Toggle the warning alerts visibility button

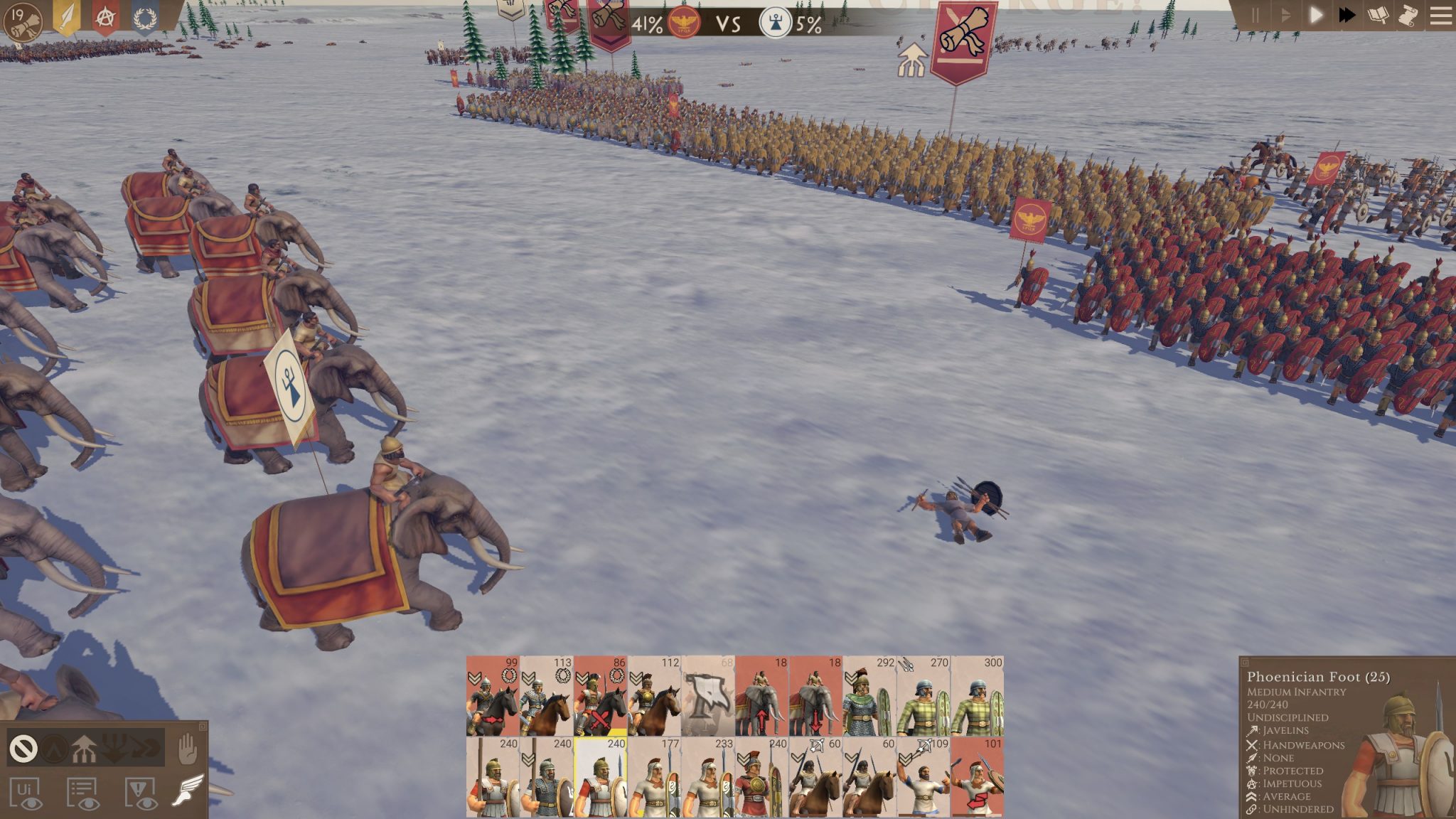(141, 793)
